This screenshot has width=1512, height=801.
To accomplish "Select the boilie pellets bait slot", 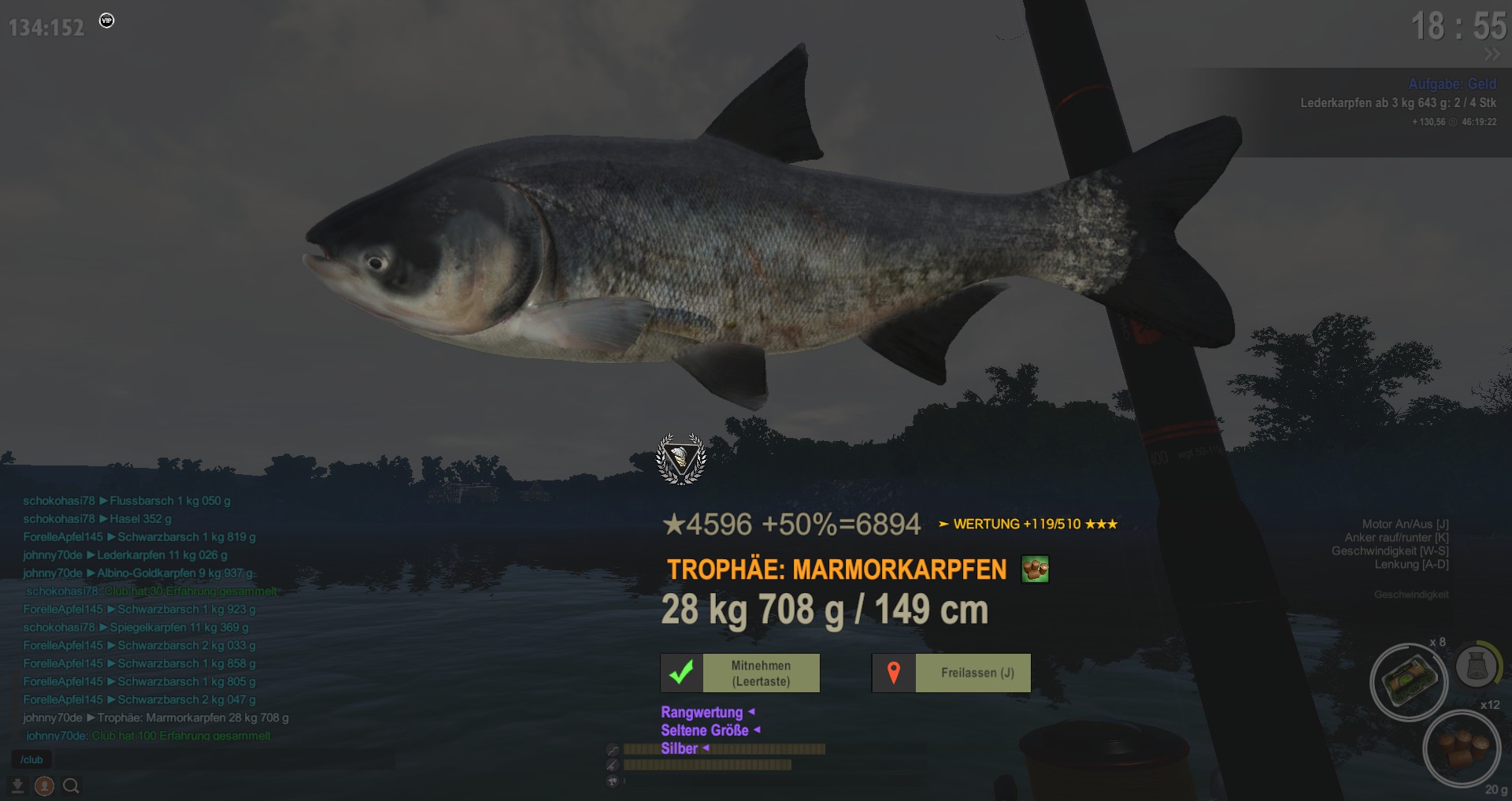I will (x=1461, y=747).
